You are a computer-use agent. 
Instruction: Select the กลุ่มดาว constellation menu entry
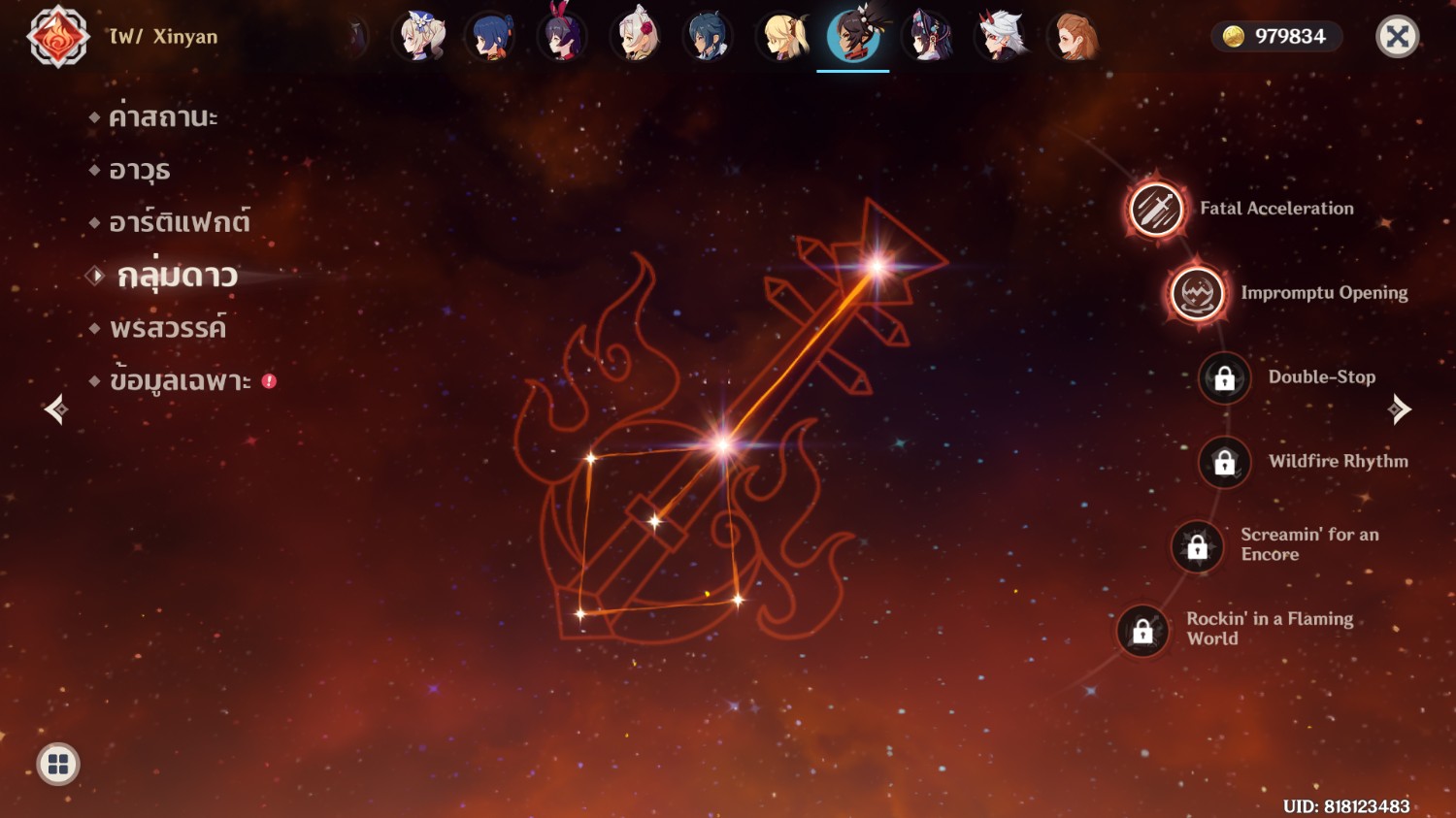pyautogui.click(x=177, y=276)
